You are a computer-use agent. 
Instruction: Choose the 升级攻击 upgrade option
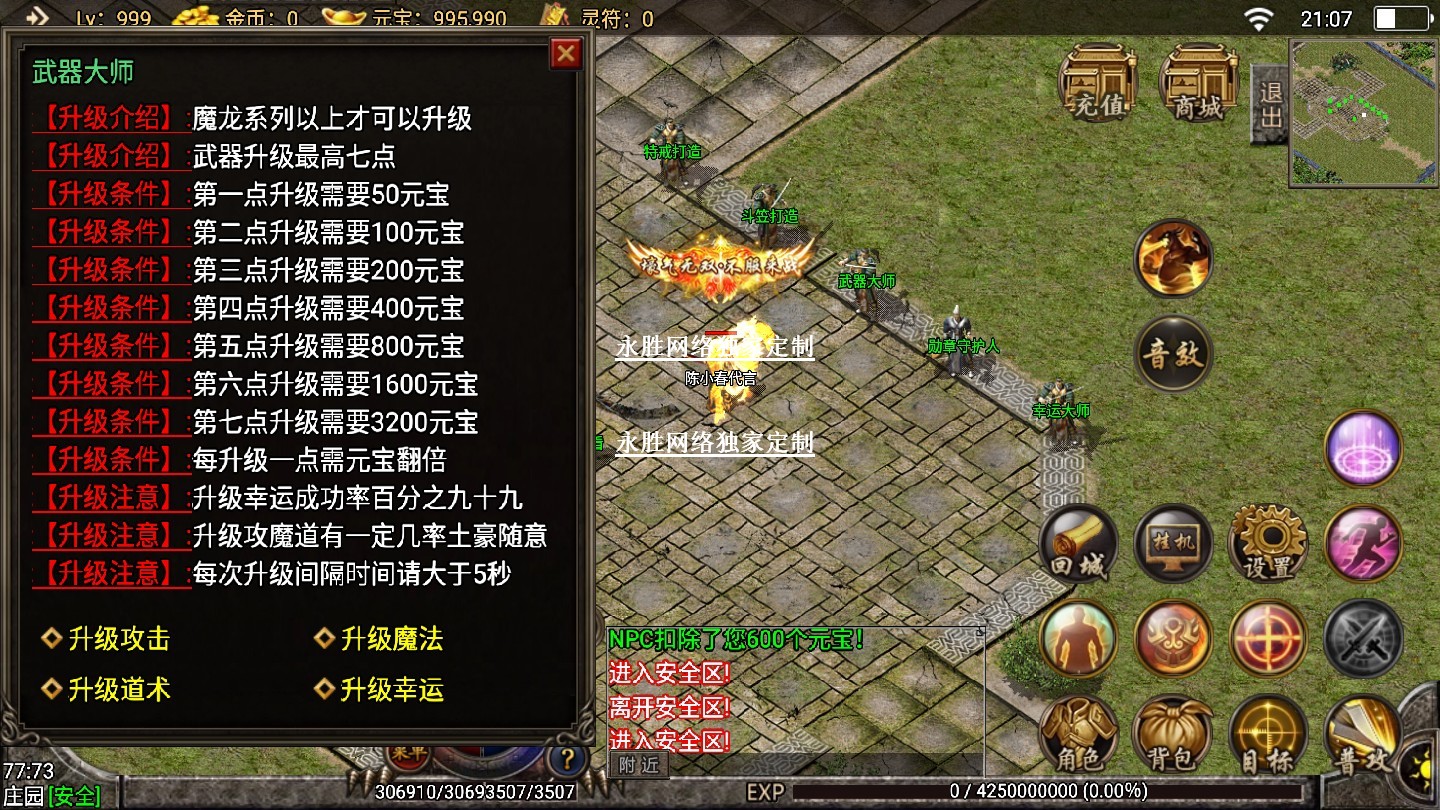click(x=118, y=639)
